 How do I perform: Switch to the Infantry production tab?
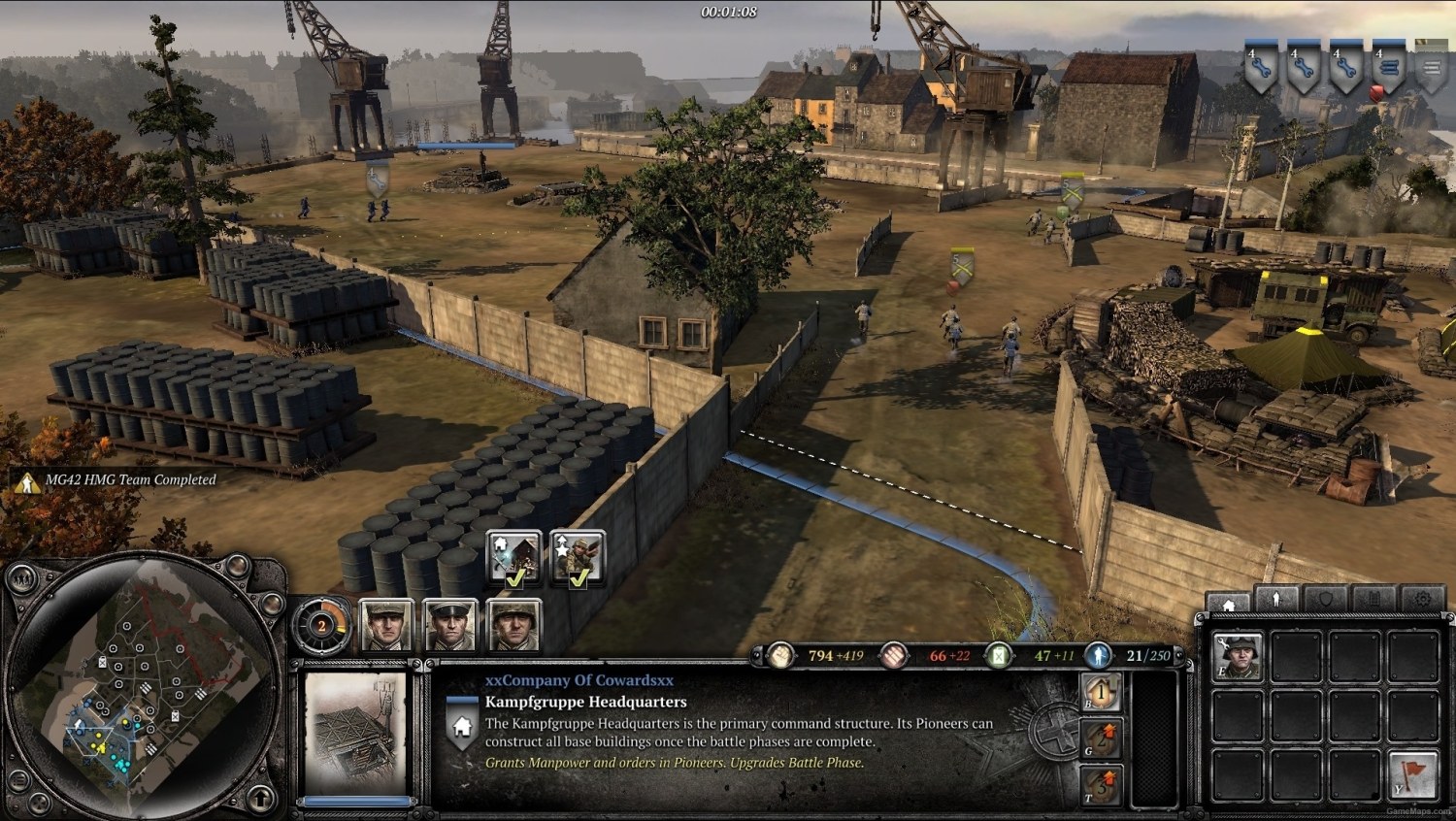(x=1274, y=600)
